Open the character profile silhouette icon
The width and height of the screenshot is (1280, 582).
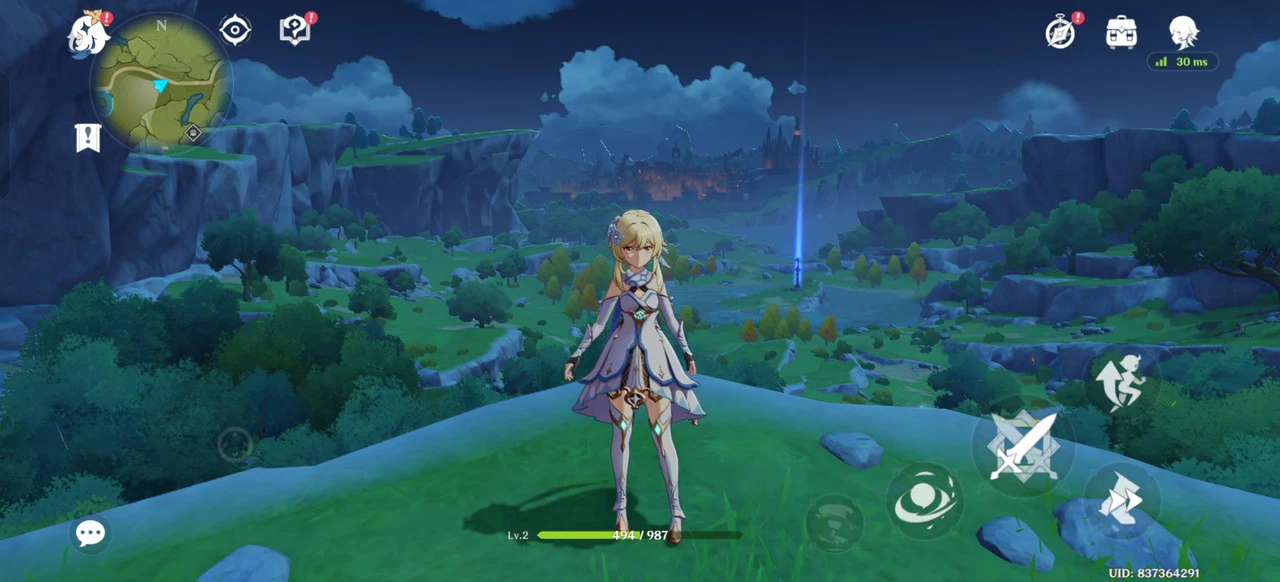pos(1183,32)
